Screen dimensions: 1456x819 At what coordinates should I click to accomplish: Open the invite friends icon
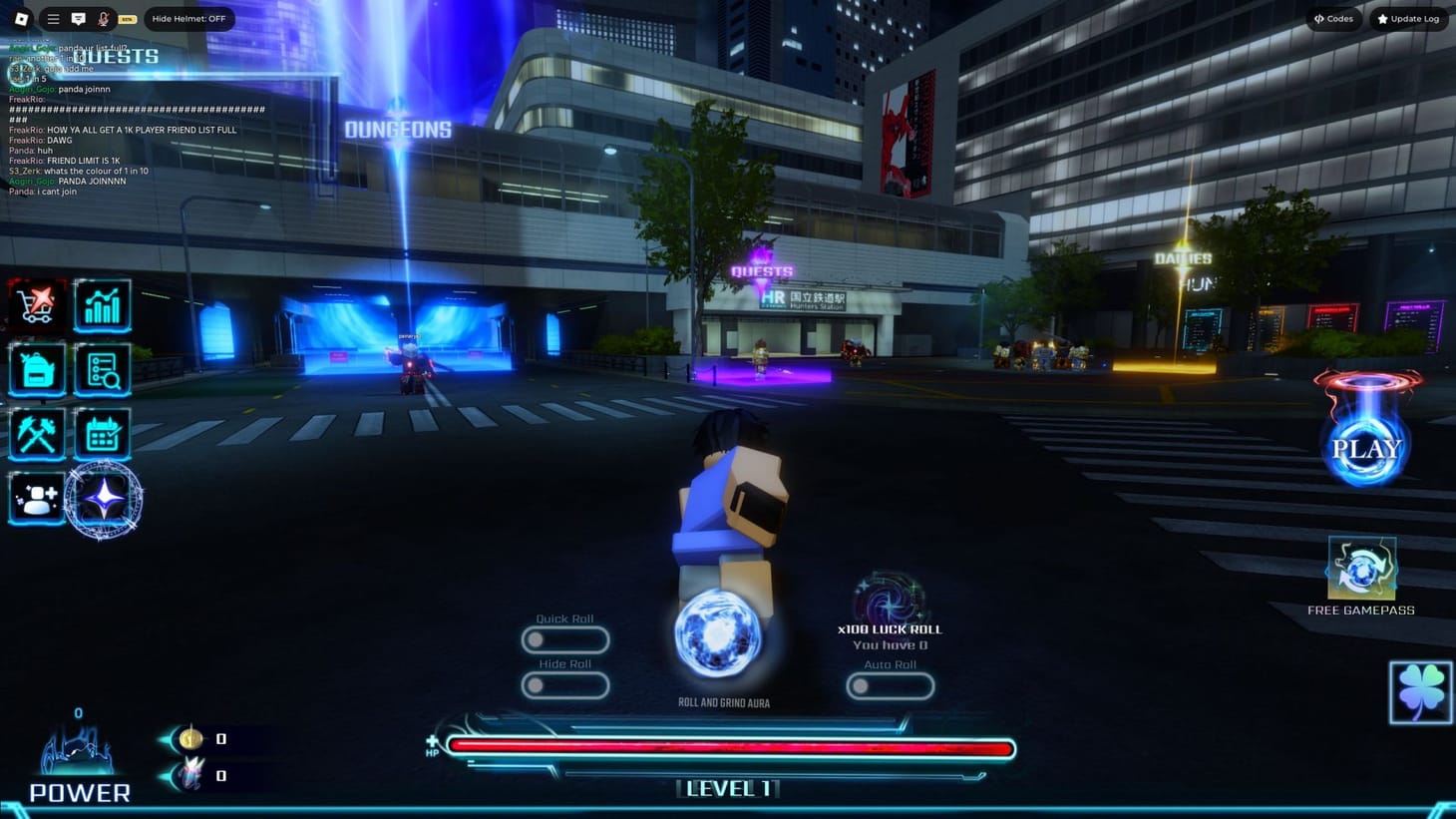pyautogui.click(x=37, y=497)
